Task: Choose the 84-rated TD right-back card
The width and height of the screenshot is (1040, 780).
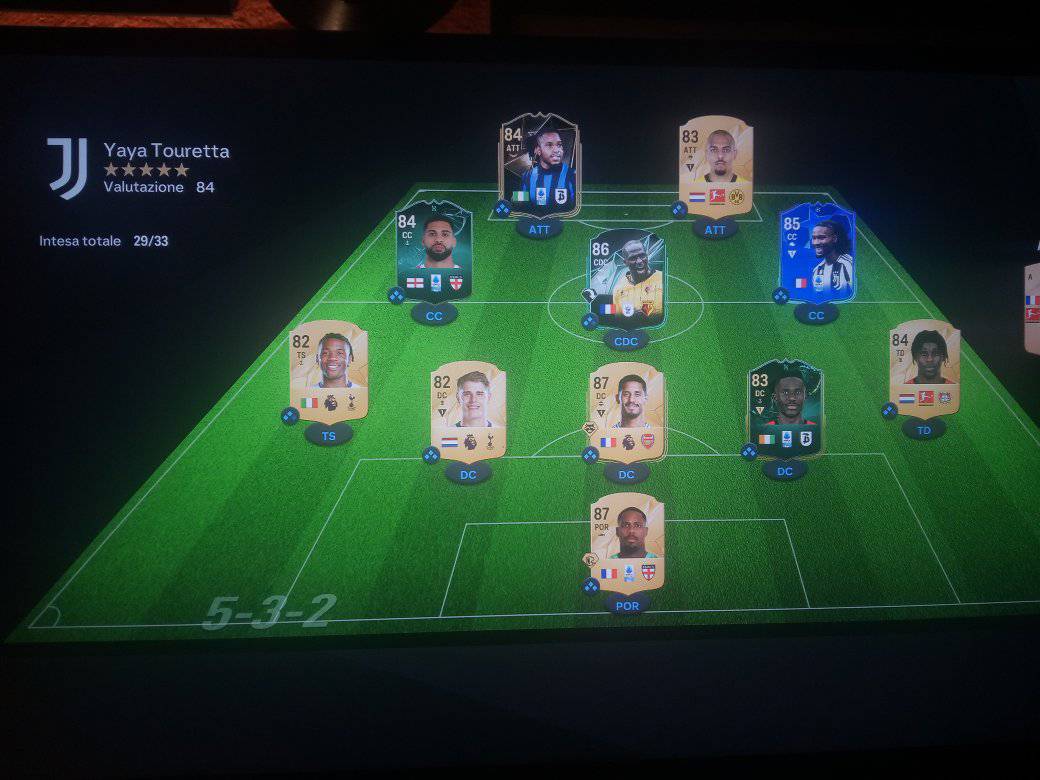Action: 924,368
